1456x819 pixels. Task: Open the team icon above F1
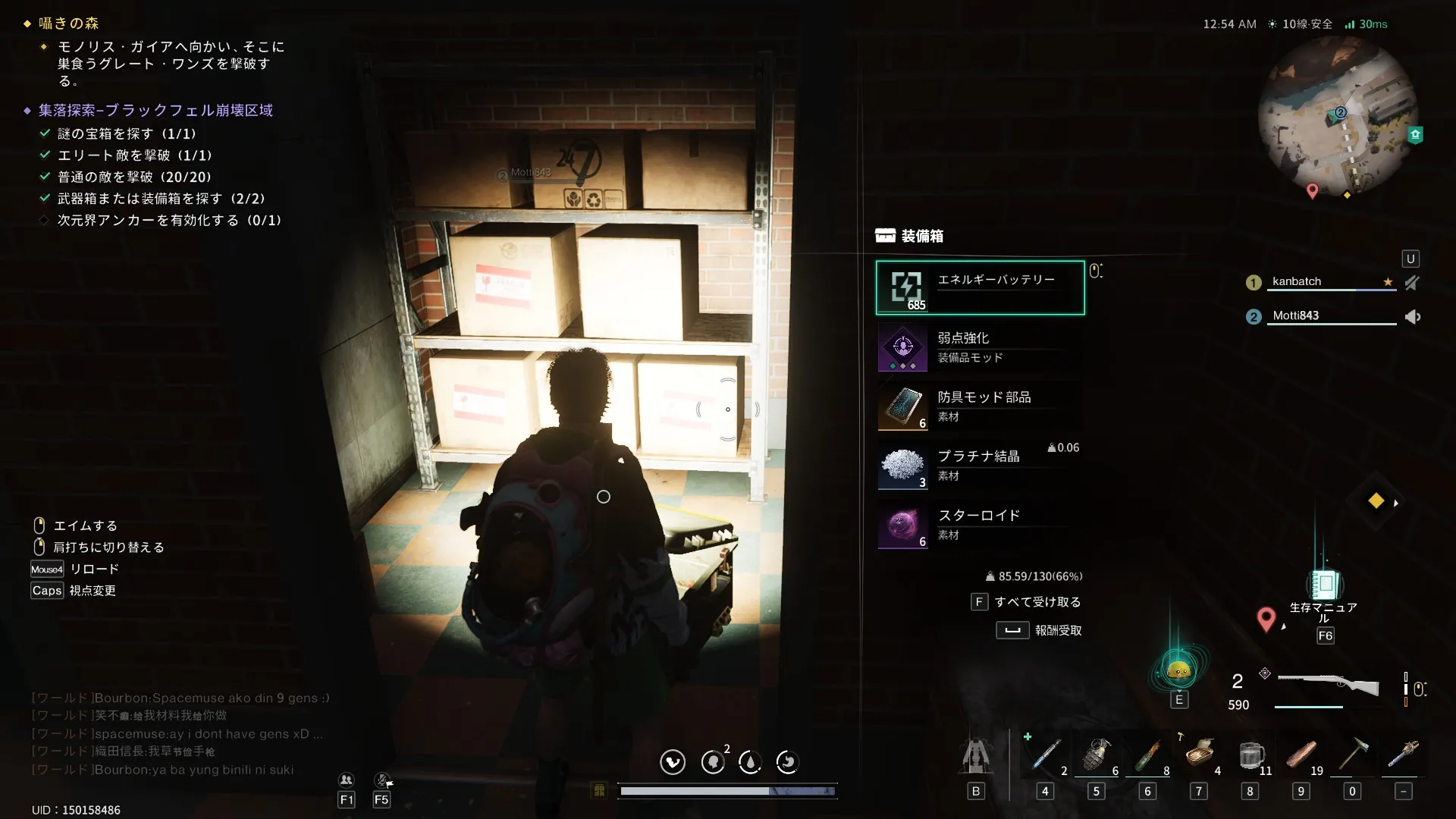(346, 780)
